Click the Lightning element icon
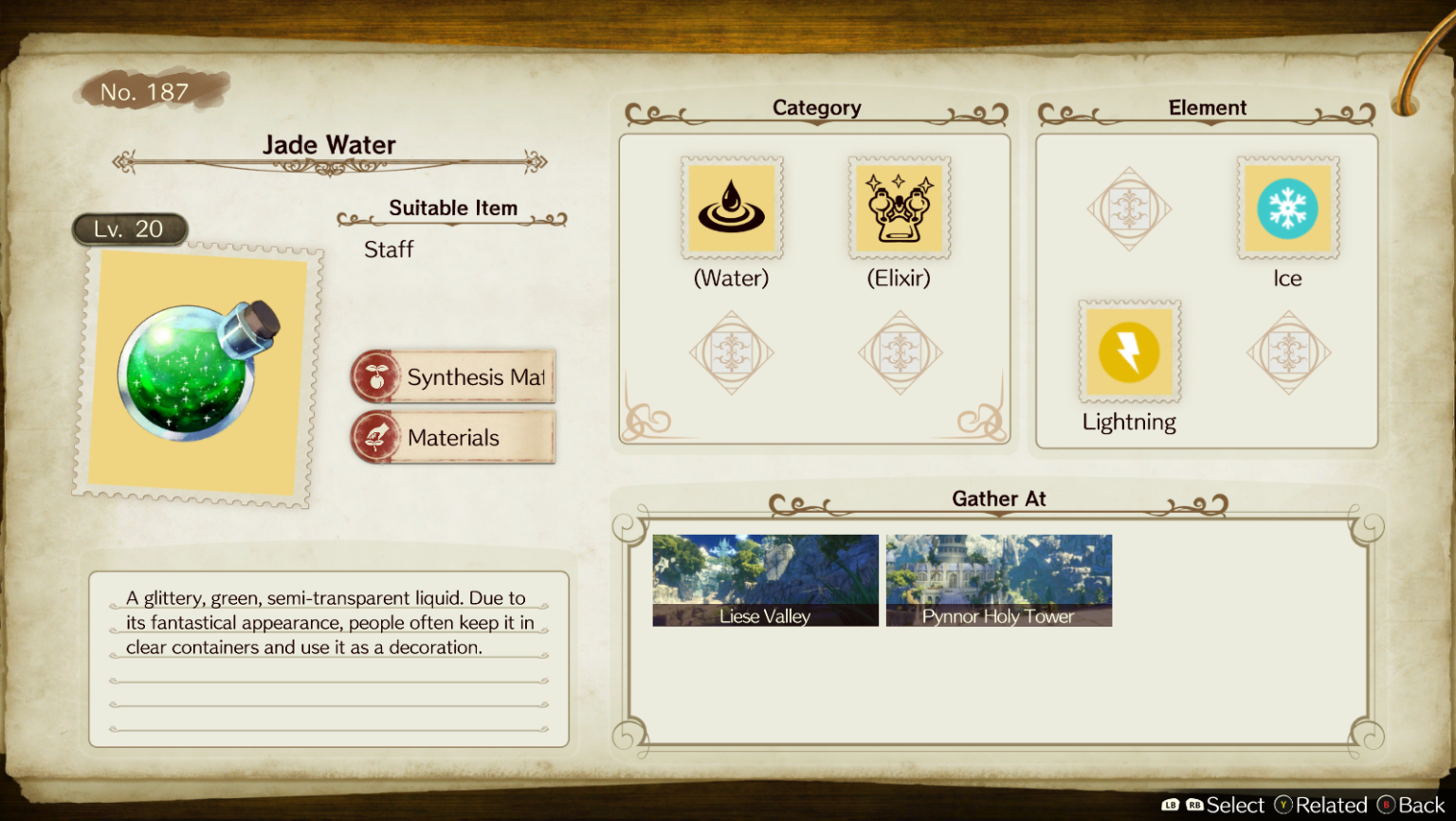This screenshot has width=1456, height=821. click(x=1129, y=351)
